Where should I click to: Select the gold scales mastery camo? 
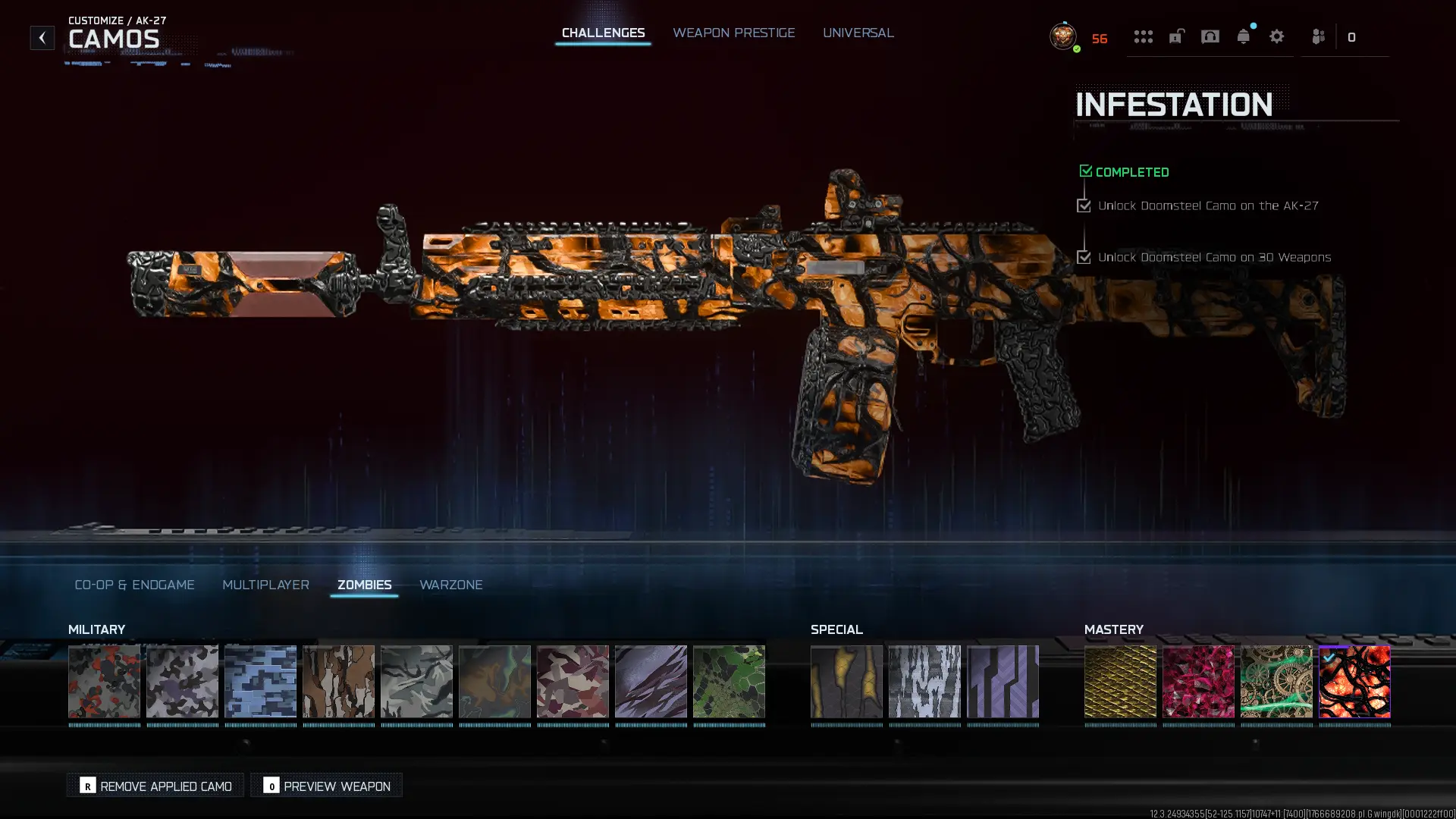(x=1120, y=682)
